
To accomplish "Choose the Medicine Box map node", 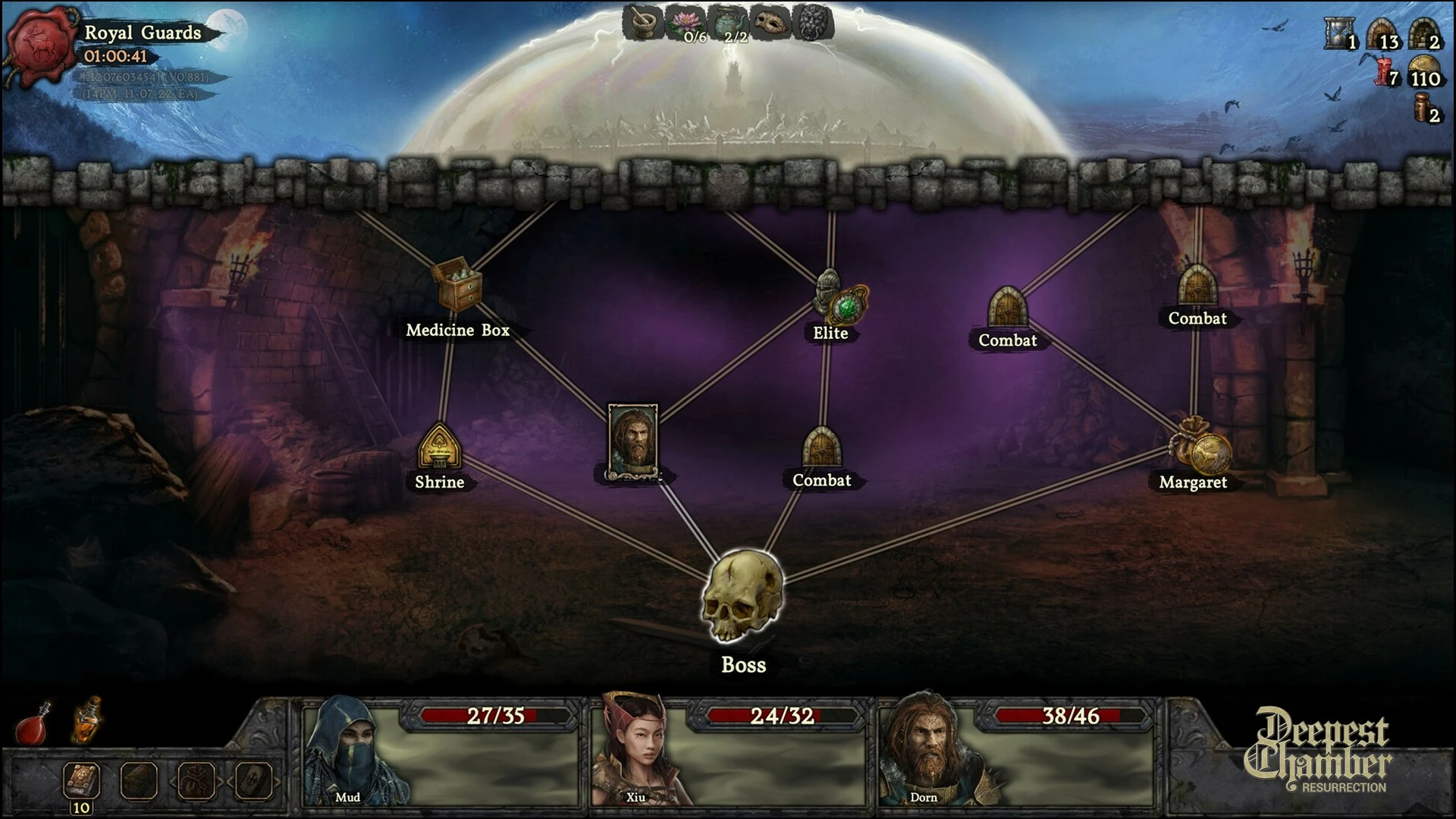I will tap(457, 285).
